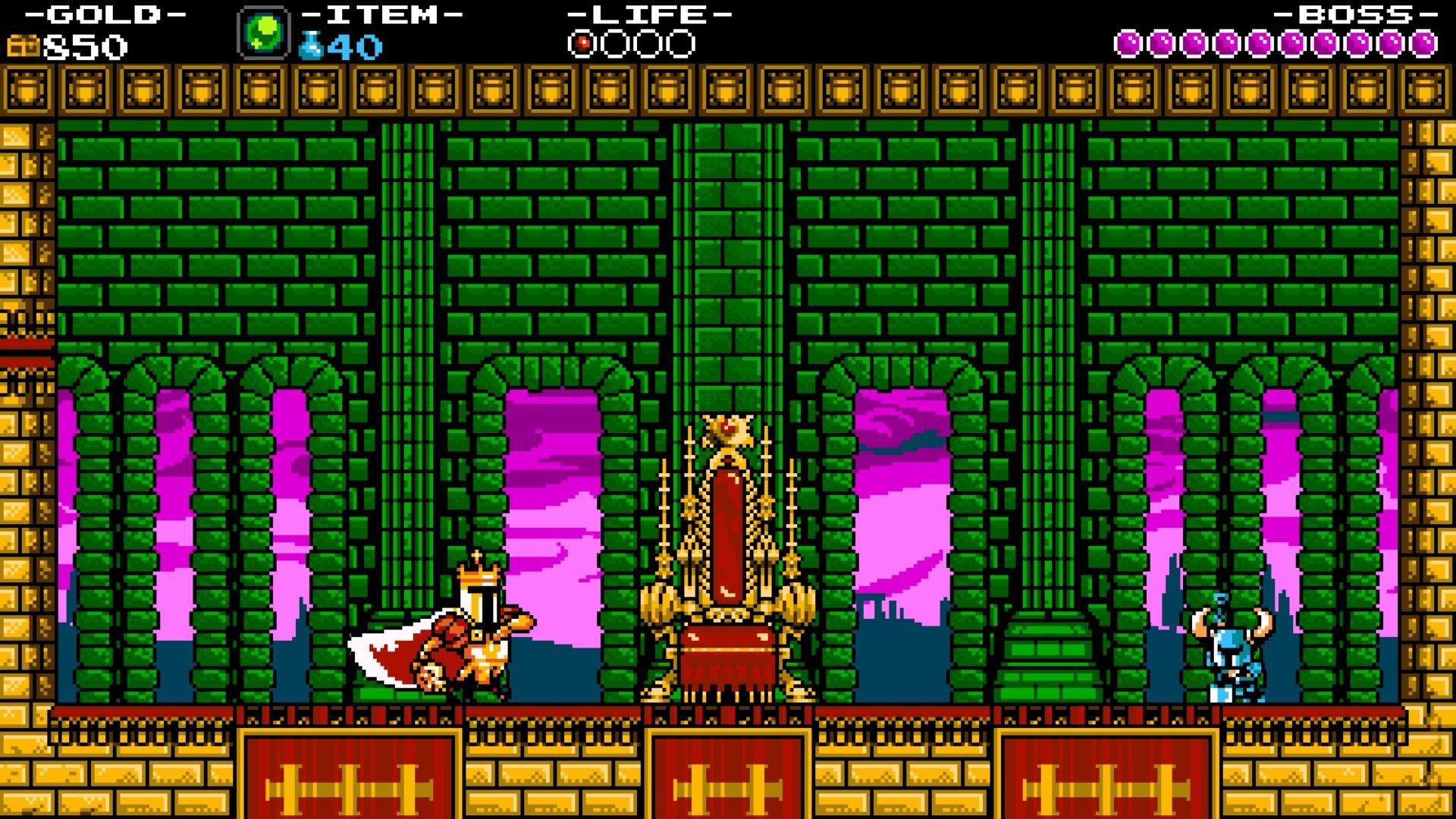Click an empty white life orb

click(614, 43)
